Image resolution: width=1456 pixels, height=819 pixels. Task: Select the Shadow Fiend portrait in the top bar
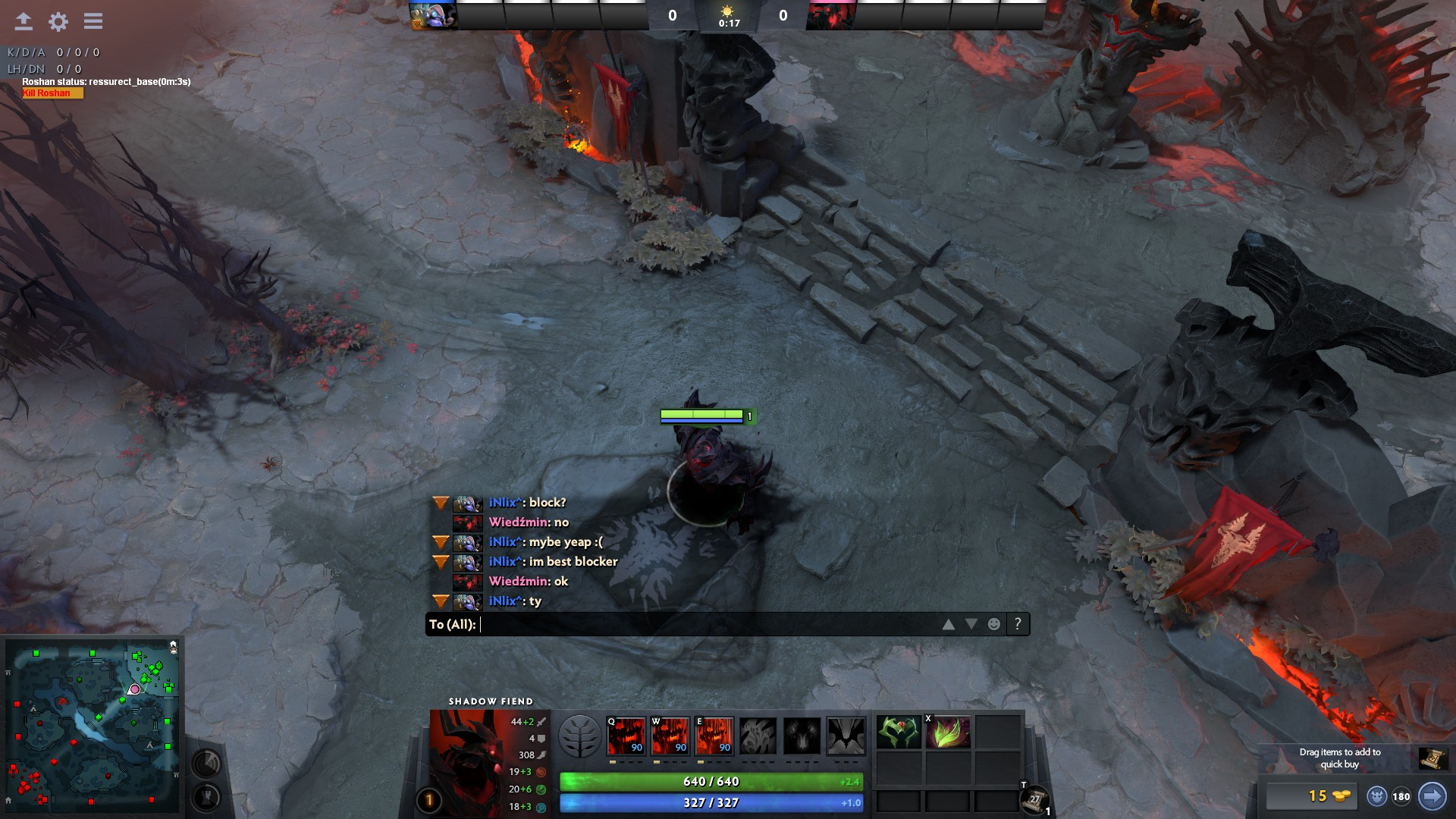pos(830,15)
